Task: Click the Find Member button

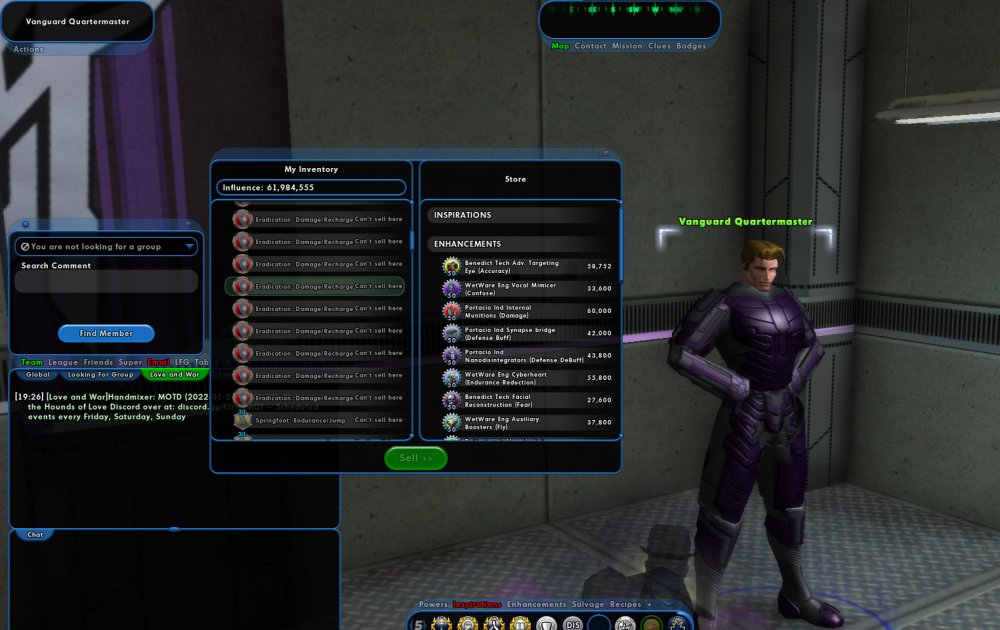Action: coord(106,333)
